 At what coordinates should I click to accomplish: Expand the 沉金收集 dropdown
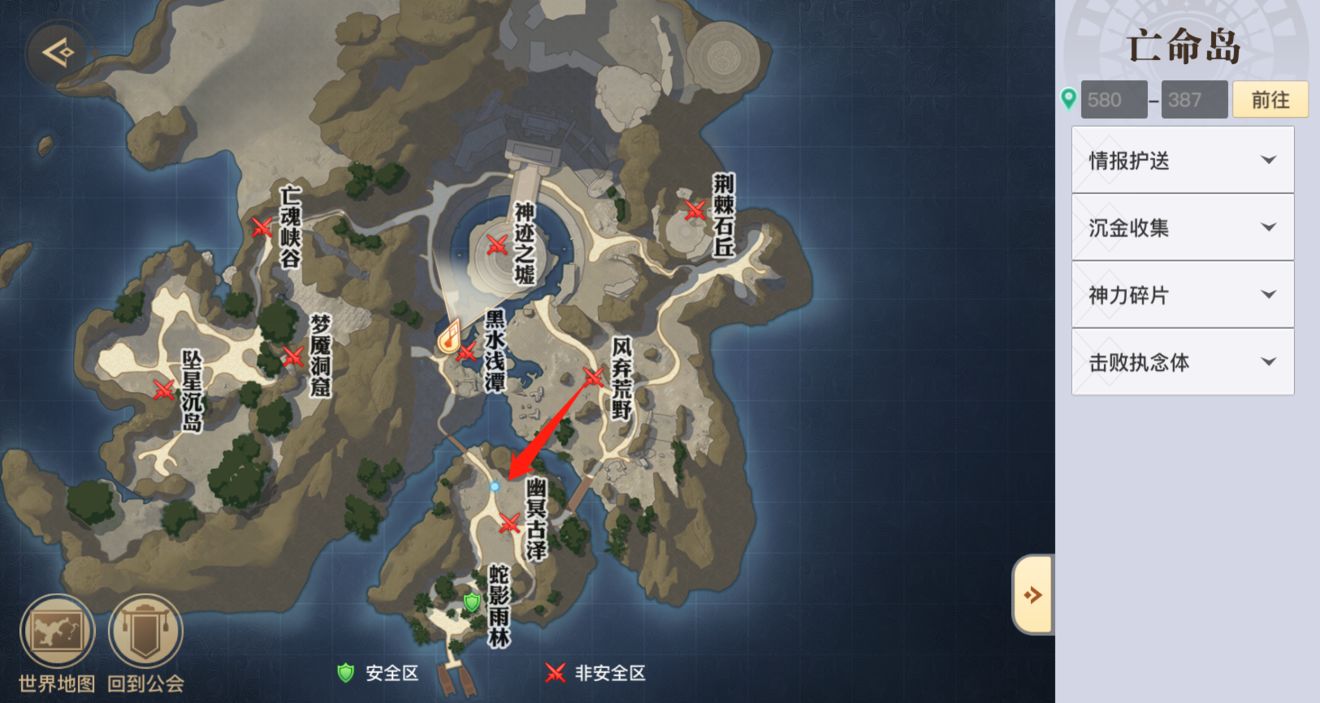point(1182,228)
